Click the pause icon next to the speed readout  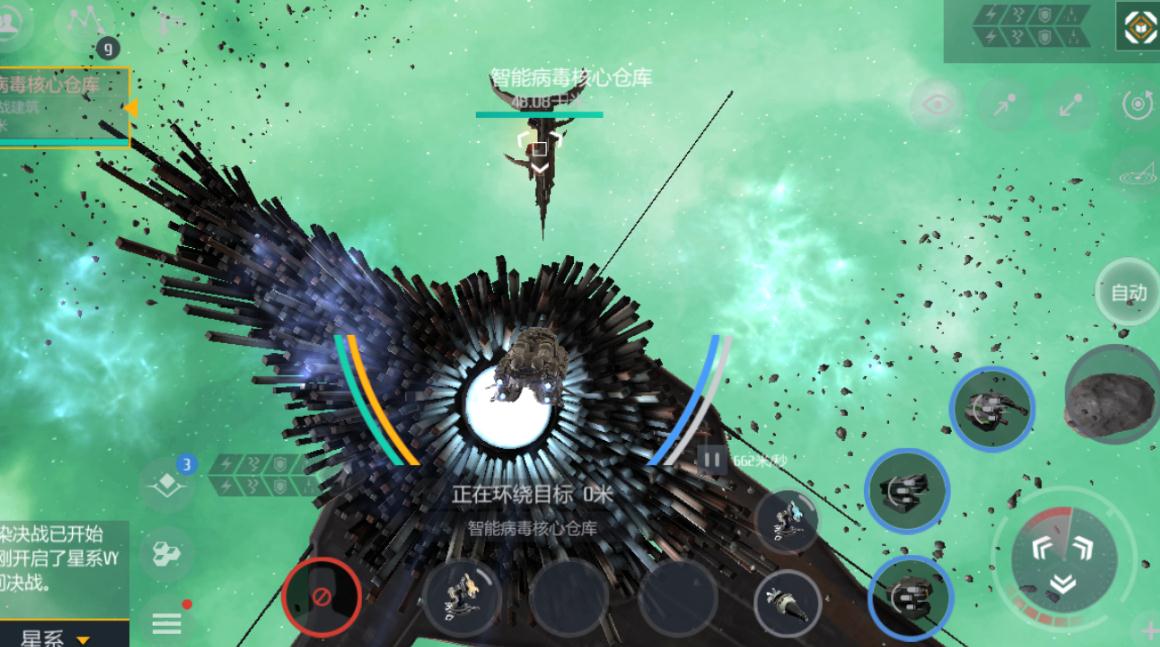pyautogui.click(x=712, y=461)
